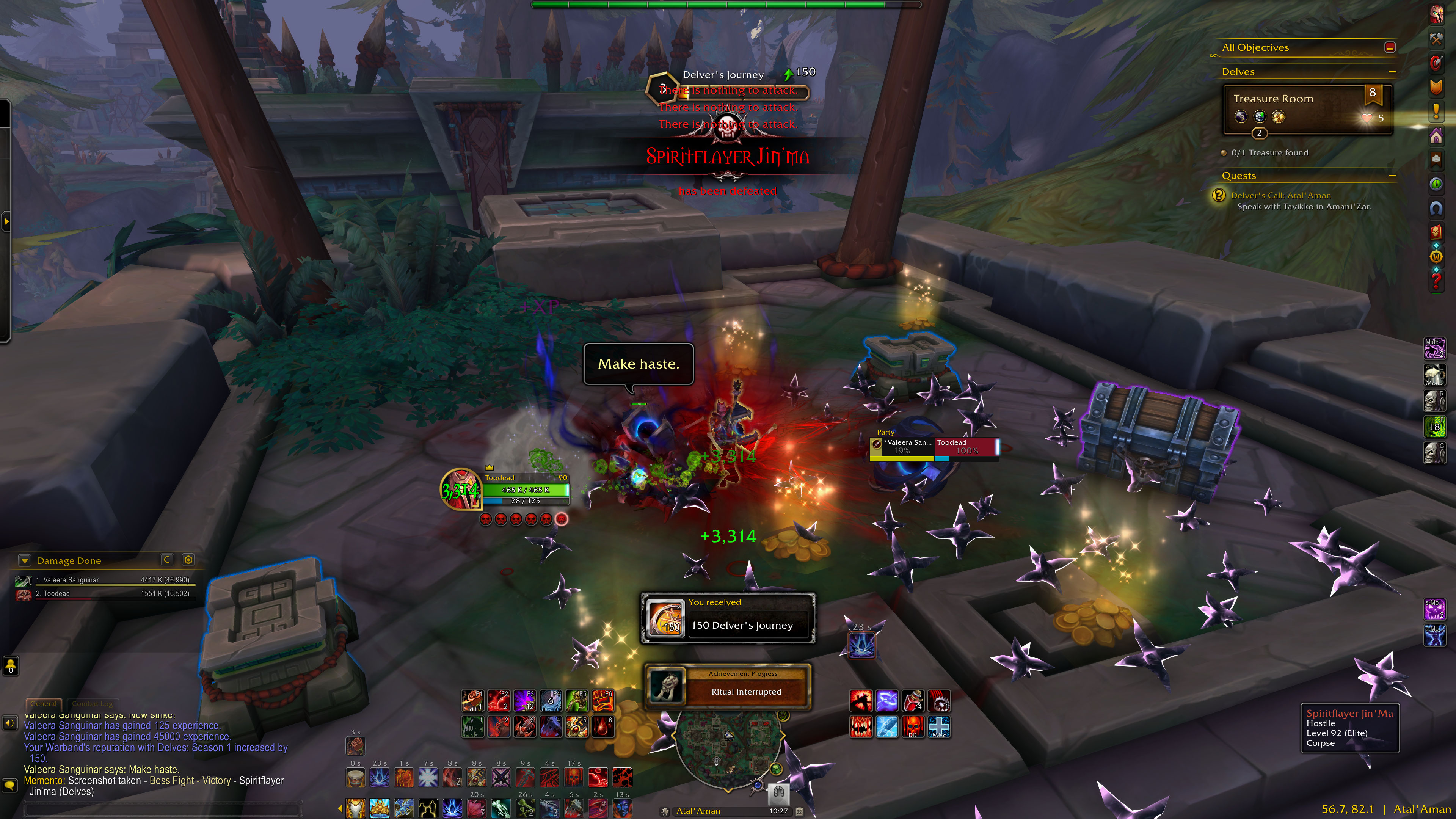The width and height of the screenshot is (1456, 819).
Task: Open the Delver's Call: Atal'Aman quest
Action: click(x=1281, y=196)
